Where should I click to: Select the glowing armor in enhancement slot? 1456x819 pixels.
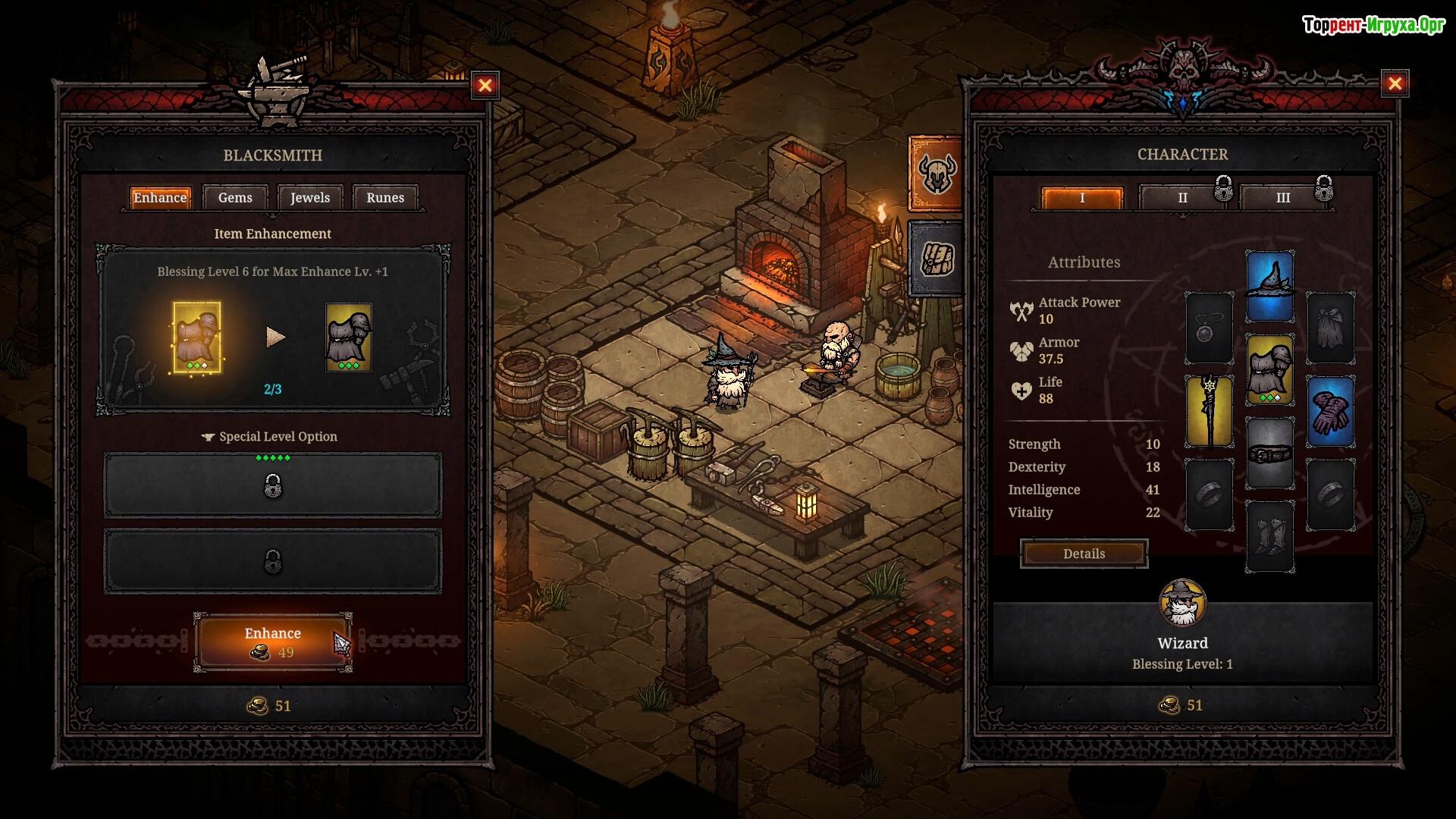tap(197, 337)
